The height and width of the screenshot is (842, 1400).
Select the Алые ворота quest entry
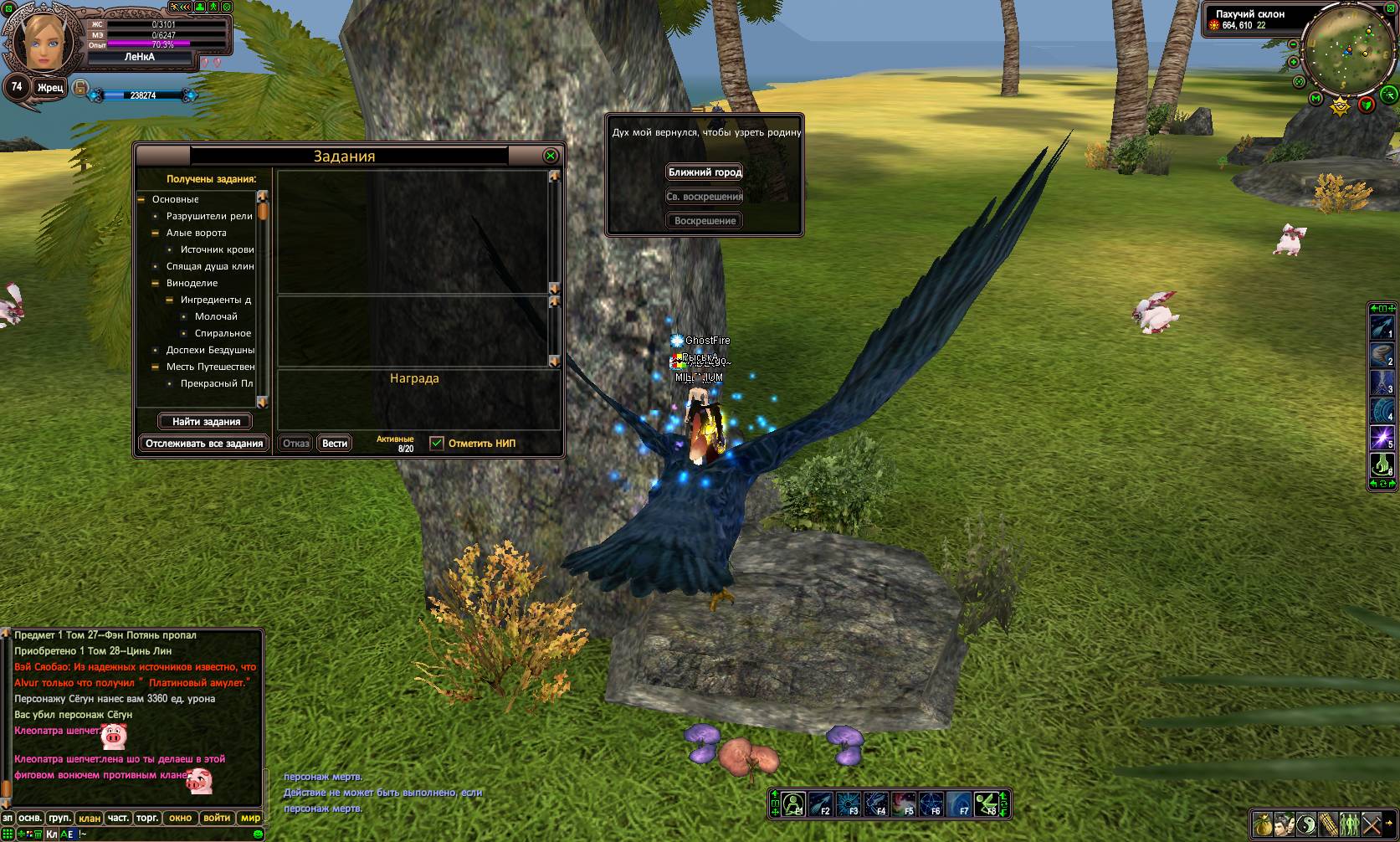coord(197,233)
